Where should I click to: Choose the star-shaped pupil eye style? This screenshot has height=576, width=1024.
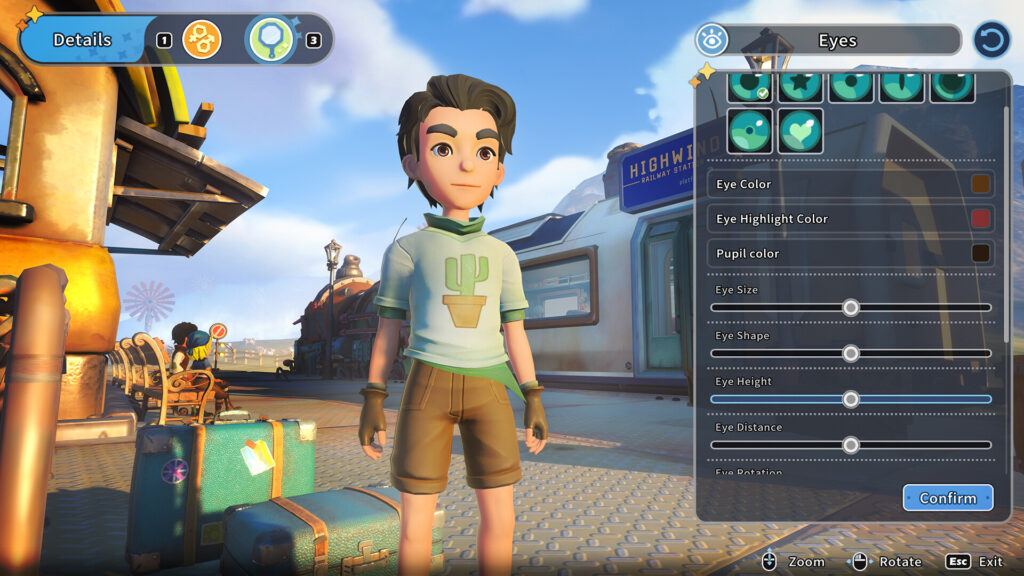(801, 86)
